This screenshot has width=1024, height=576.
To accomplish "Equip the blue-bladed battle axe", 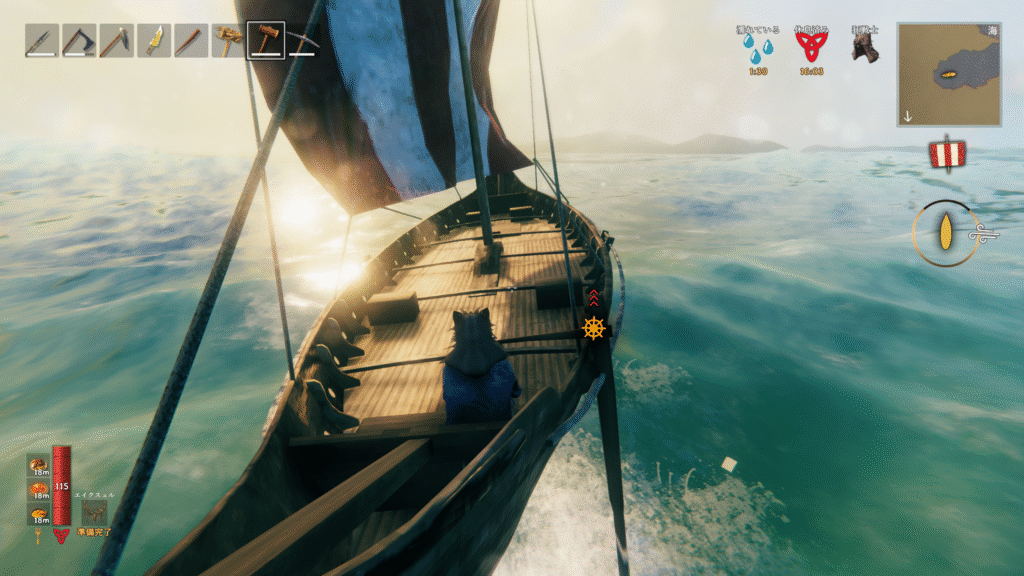I will point(79,40).
